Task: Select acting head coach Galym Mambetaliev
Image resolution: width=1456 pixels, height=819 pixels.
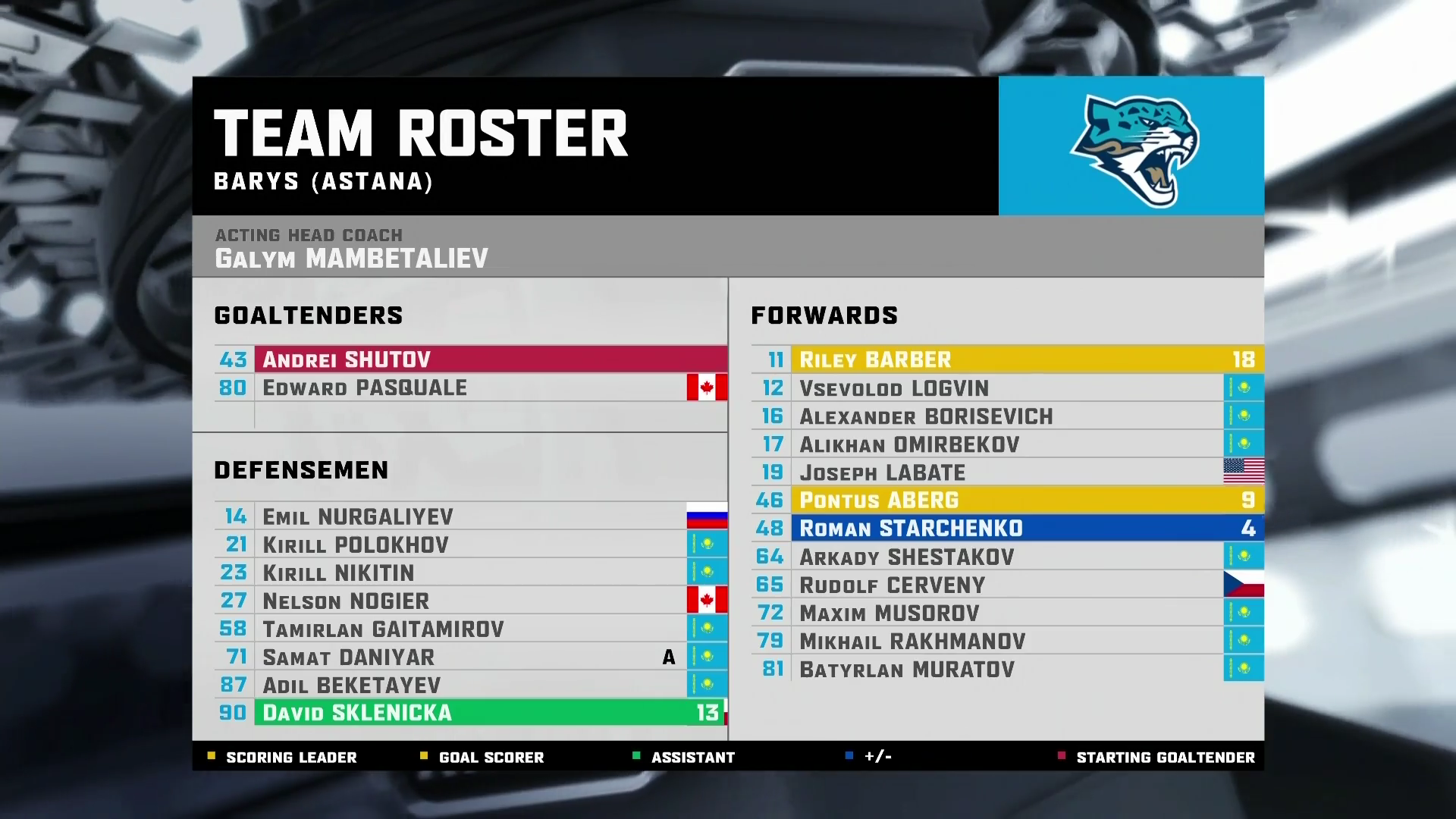Action: coord(351,258)
